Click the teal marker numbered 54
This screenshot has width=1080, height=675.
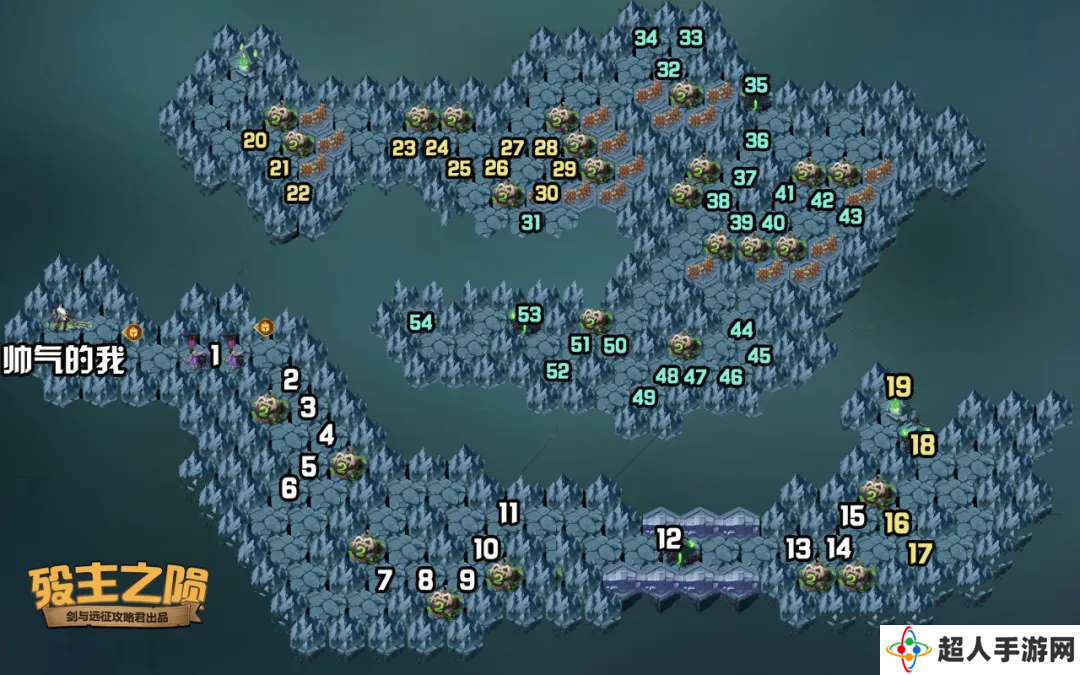point(421,322)
